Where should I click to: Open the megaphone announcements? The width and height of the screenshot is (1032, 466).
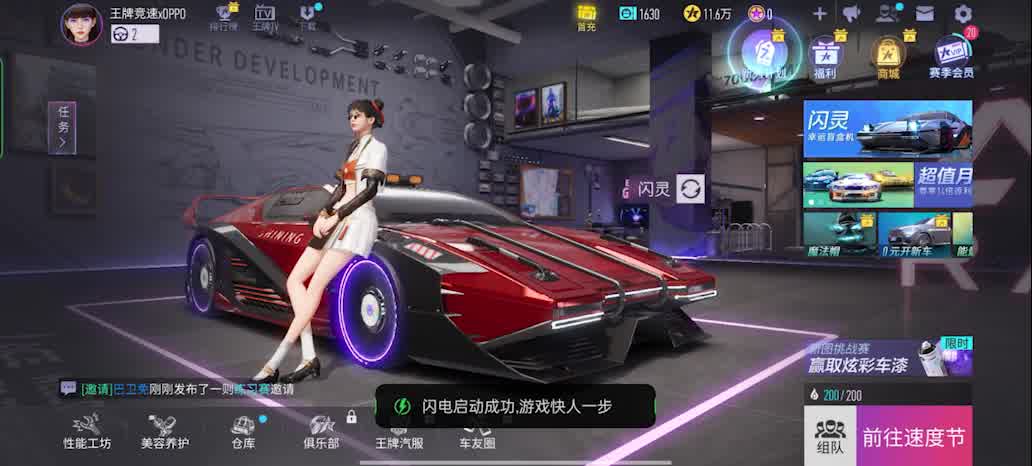pos(851,14)
